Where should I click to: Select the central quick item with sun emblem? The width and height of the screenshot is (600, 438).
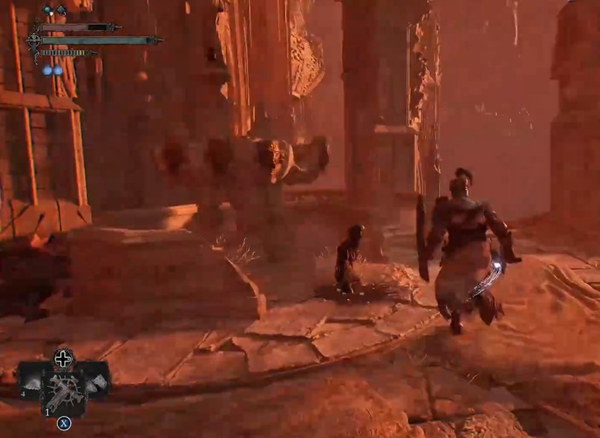(x=63, y=385)
